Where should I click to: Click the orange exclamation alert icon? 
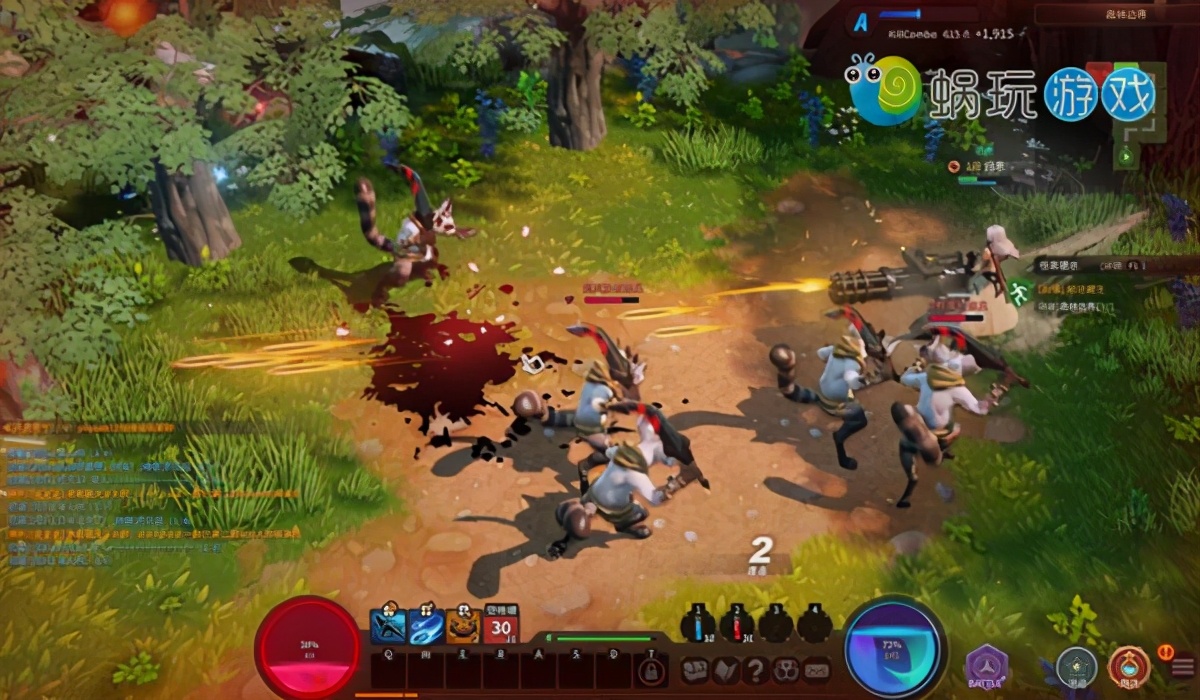[1165, 651]
